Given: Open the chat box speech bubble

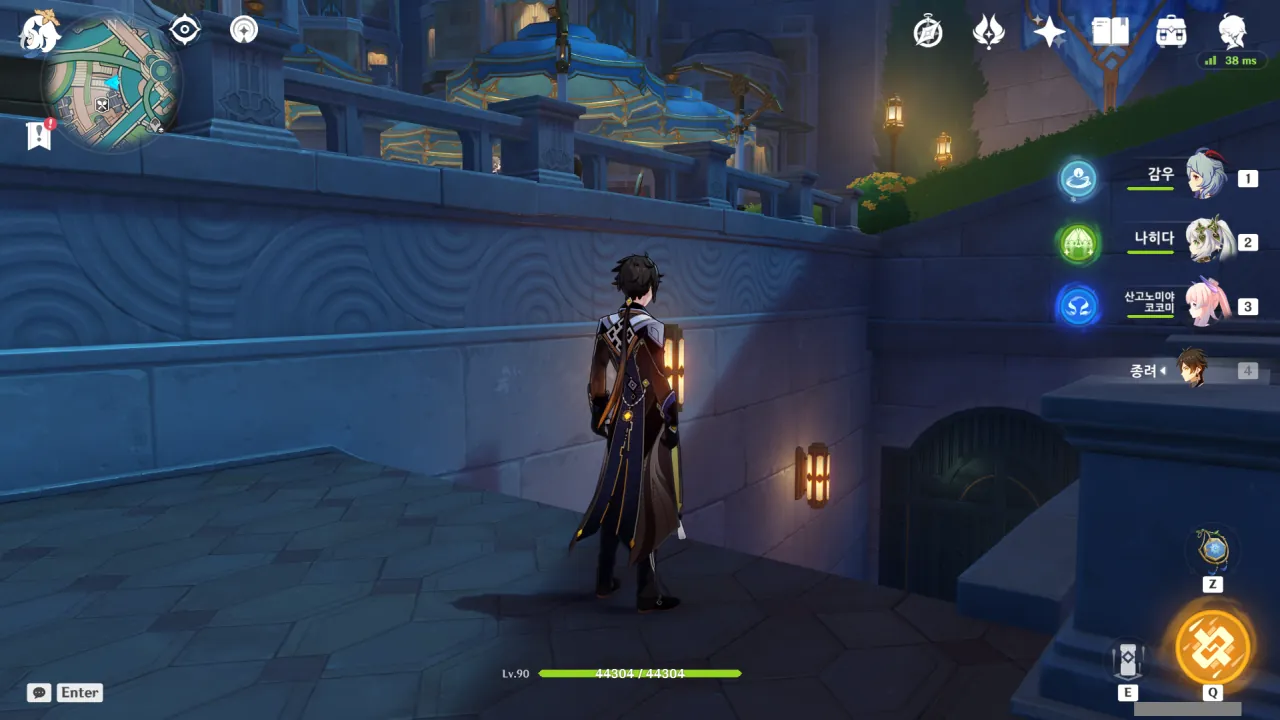Looking at the screenshot, I should (x=39, y=692).
